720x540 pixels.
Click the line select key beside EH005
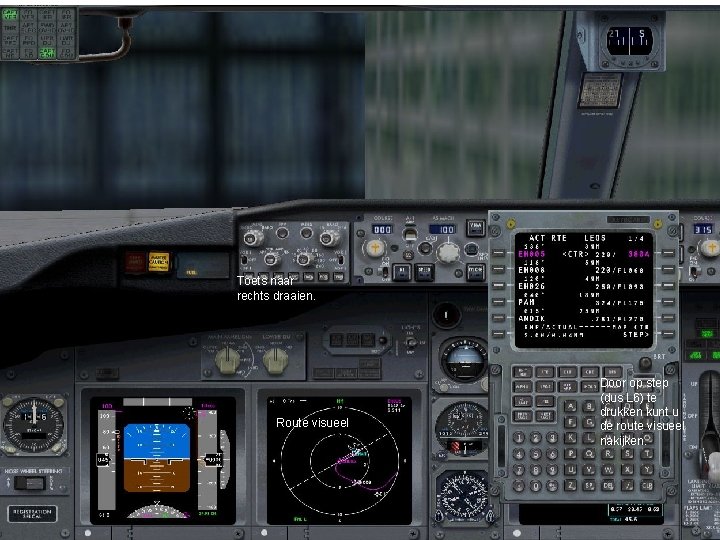tap(497, 254)
